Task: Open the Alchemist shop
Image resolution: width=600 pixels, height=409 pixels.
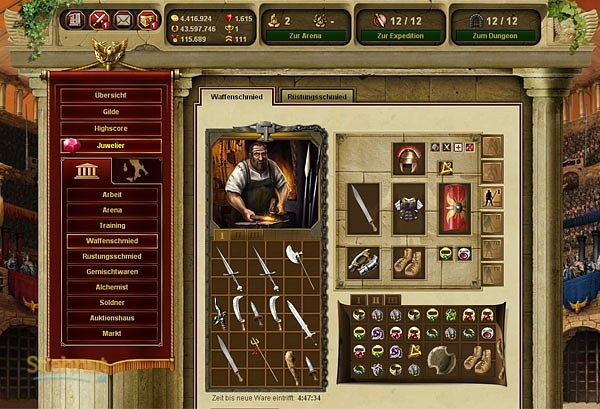Action: pos(112,286)
